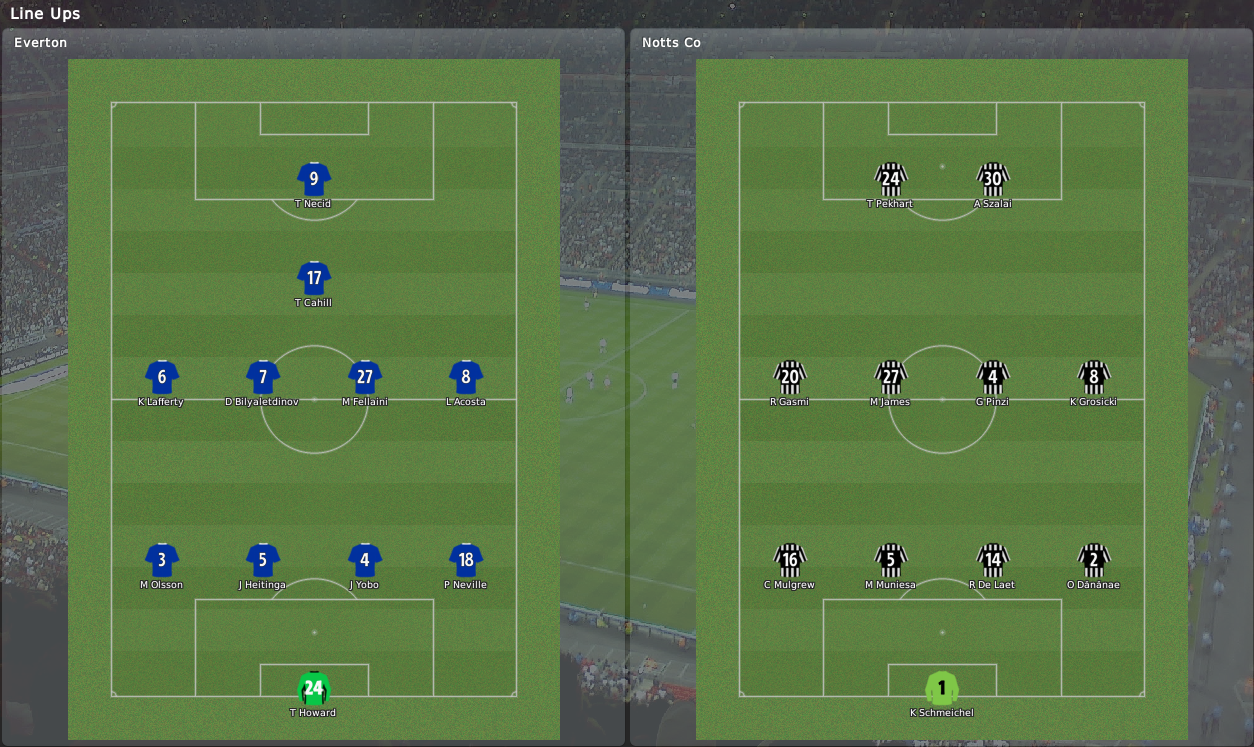The image size is (1254, 747).
Task: Open goalkeeper T Howard's green shirt
Action: click(x=314, y=688)
